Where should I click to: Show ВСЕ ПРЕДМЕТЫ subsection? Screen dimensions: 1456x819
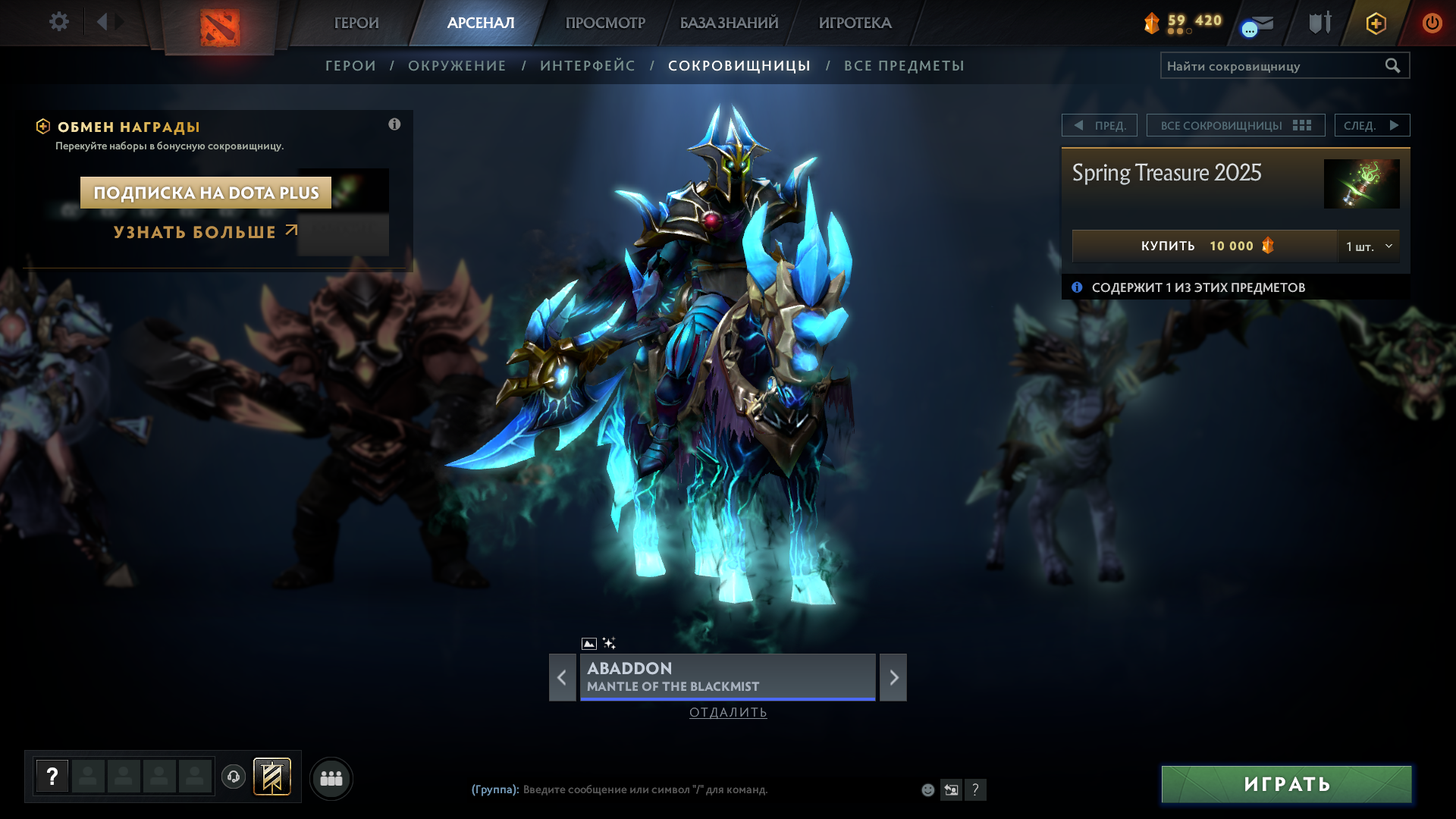pos(904,66)
